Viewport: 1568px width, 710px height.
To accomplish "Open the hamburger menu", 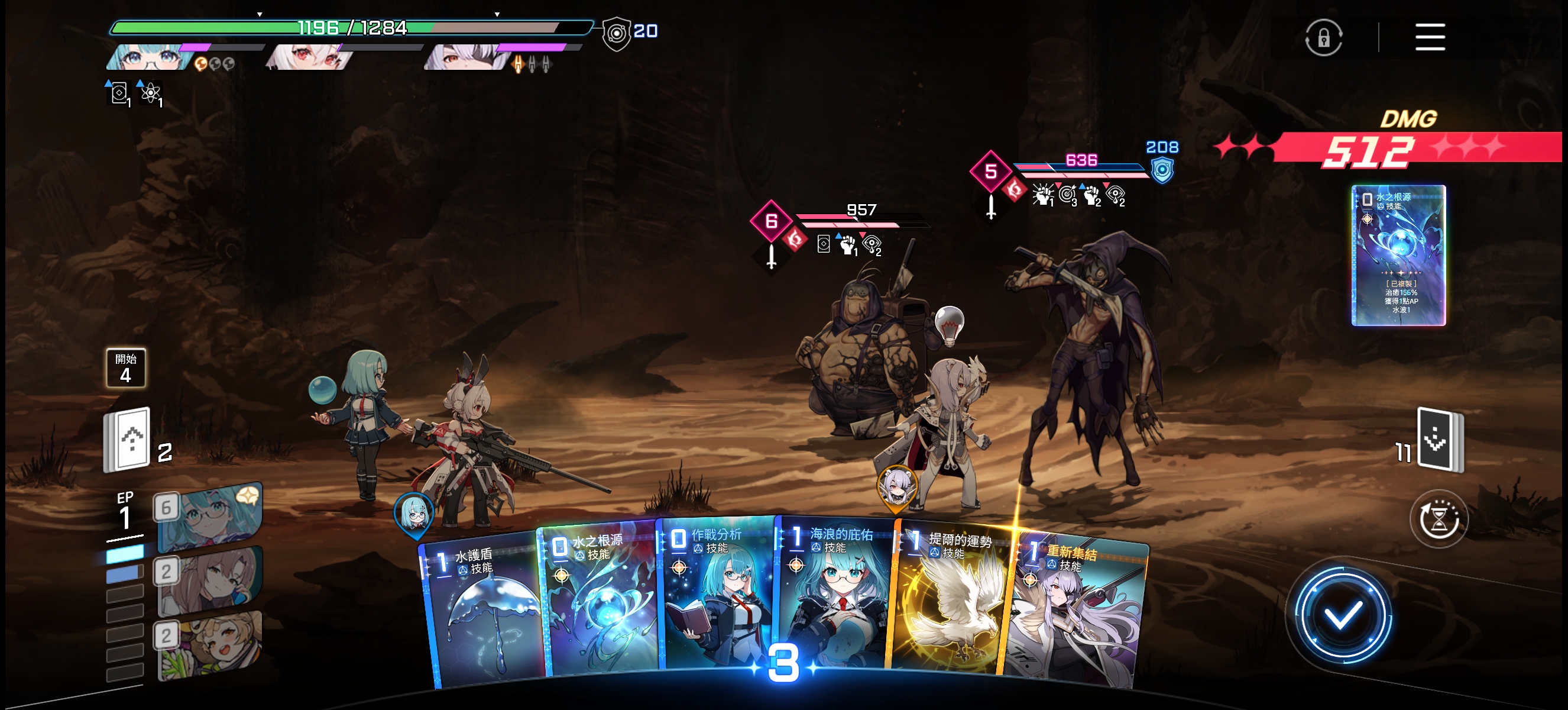I will 1429,37.
